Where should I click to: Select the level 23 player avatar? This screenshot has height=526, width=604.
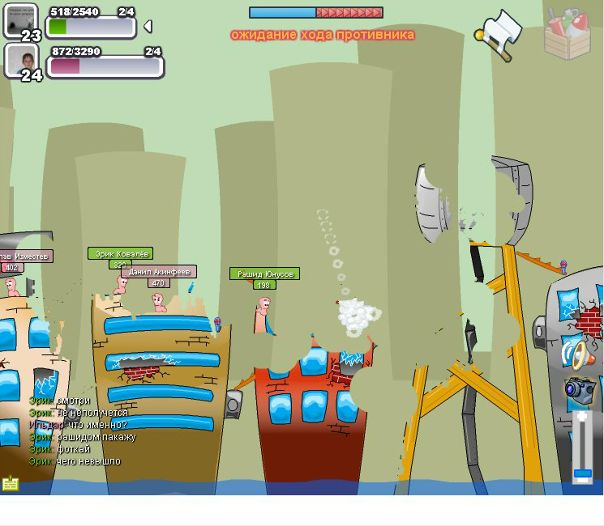(x=22, y=19)
